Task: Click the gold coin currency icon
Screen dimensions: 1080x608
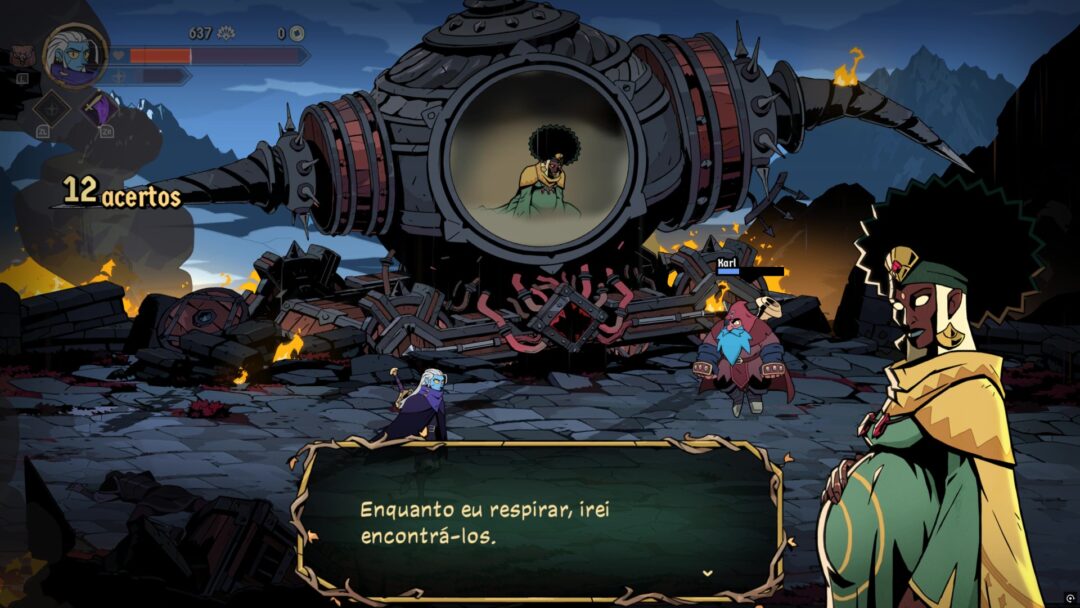Action: click(297, 33)
